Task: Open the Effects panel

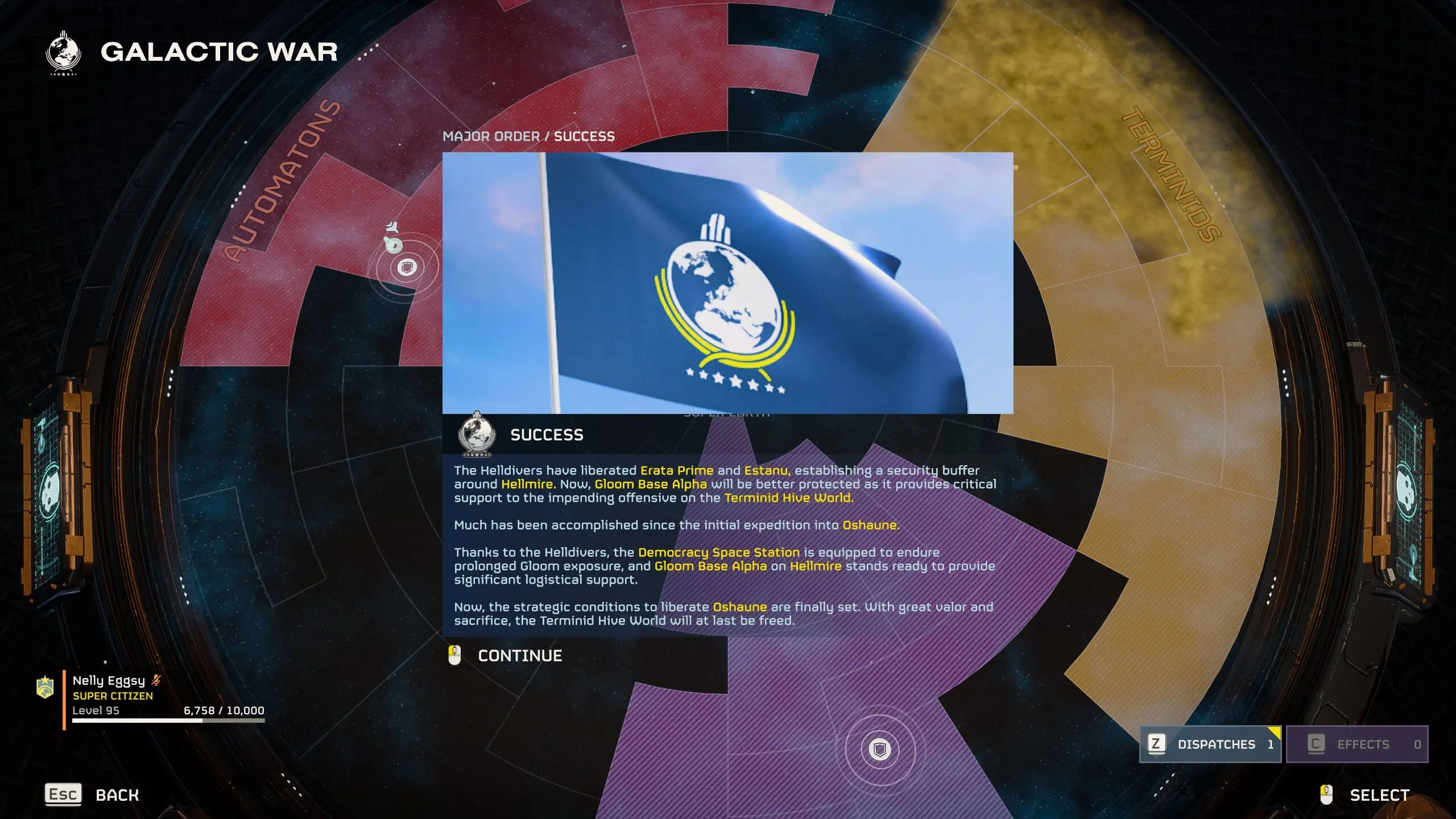Action: [1357, 744]
